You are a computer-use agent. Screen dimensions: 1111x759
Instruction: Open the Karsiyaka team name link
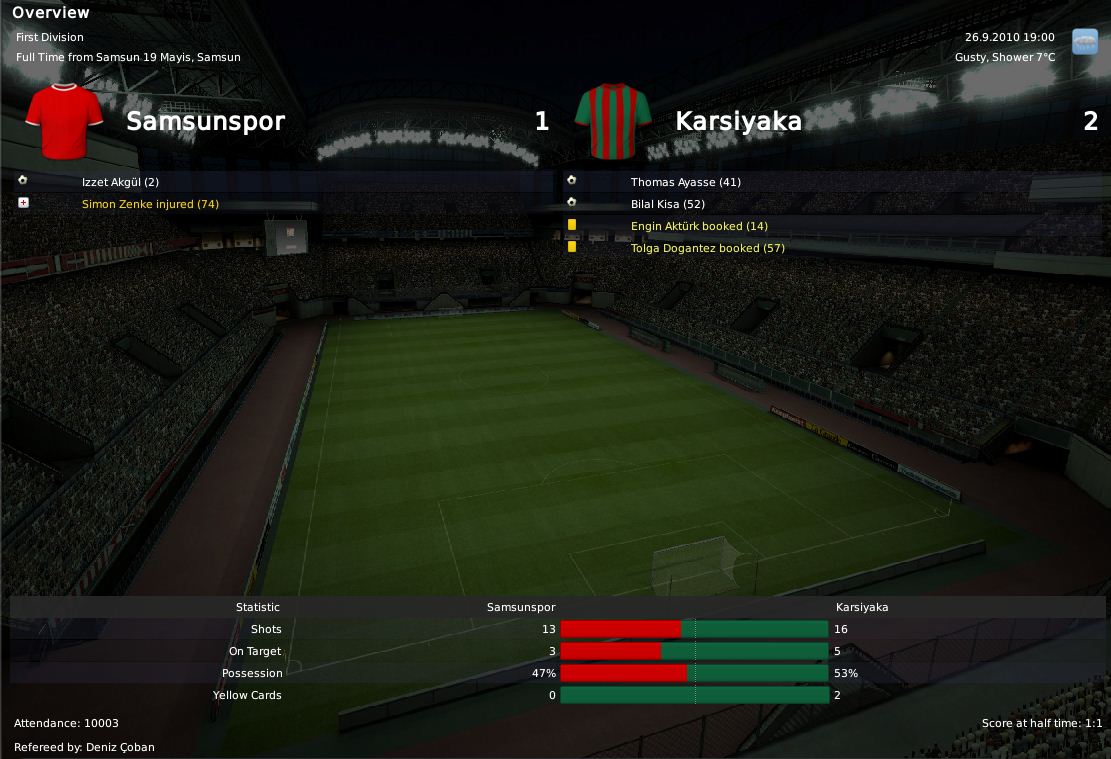click(738, 122)
